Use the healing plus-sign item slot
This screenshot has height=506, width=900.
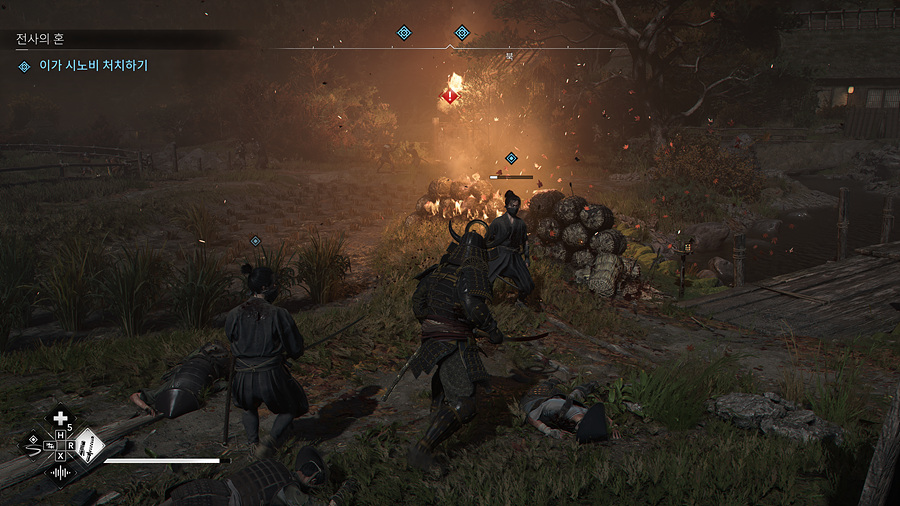[61, 418]
